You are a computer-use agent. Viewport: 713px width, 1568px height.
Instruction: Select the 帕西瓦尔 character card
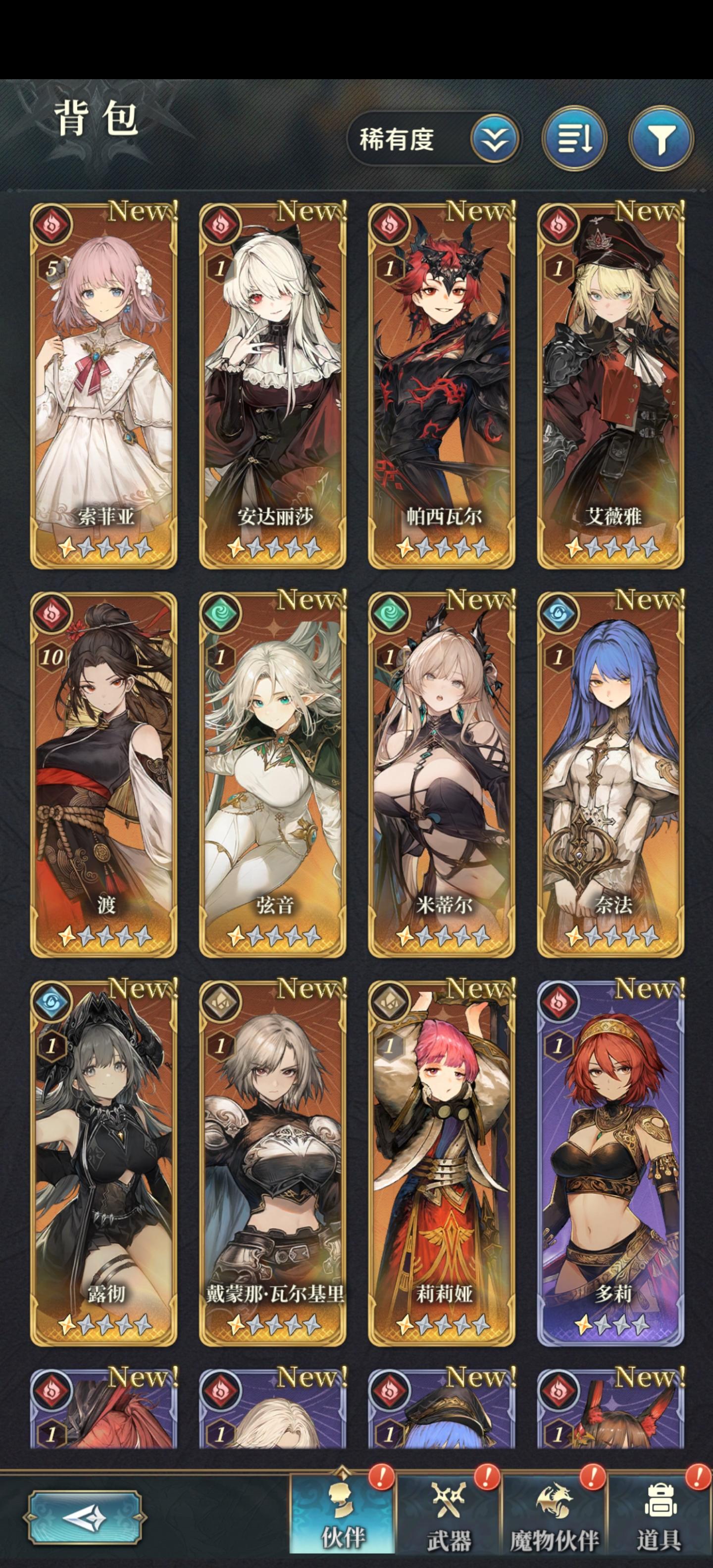point(444,384)
